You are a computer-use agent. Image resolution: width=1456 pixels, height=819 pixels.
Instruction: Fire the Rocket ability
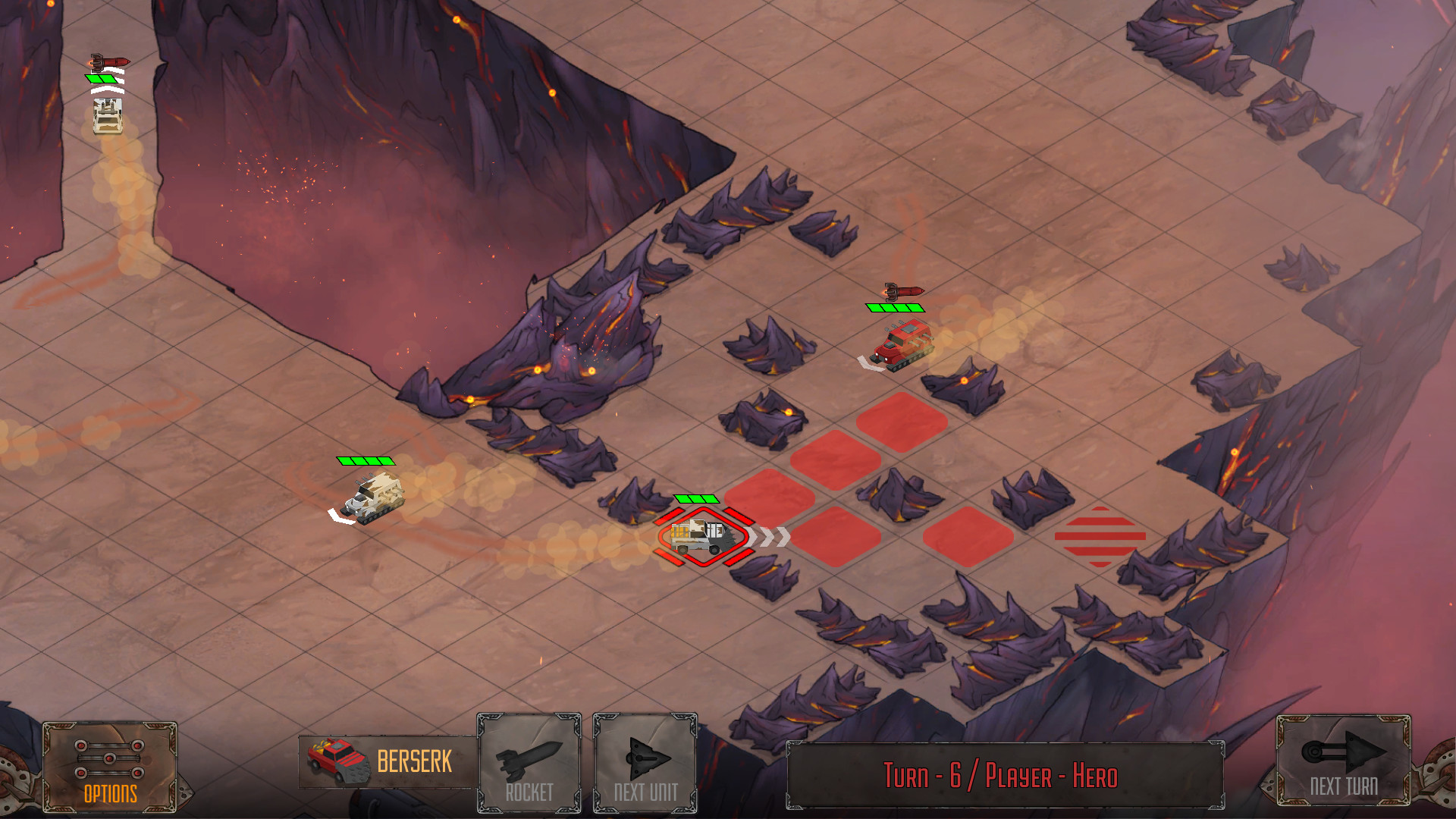[x=529, y=763]
